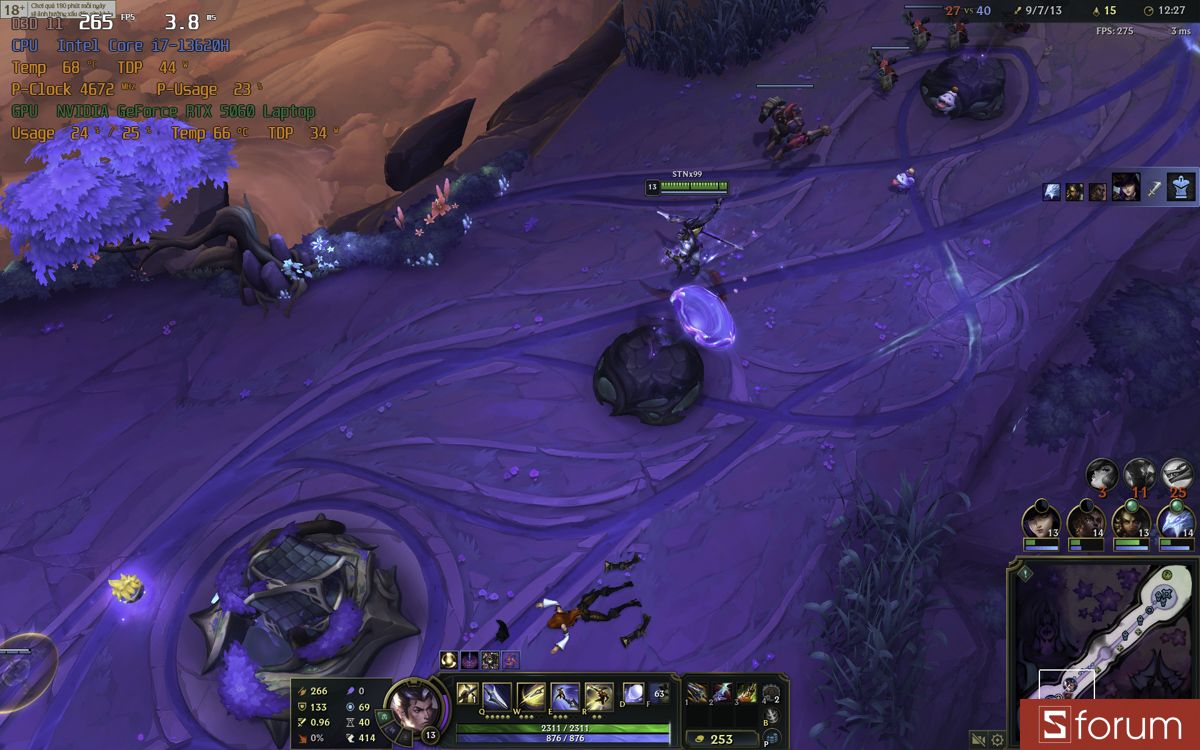
Task: Click the minimap ping alert button
Action: click(1025, 574)
